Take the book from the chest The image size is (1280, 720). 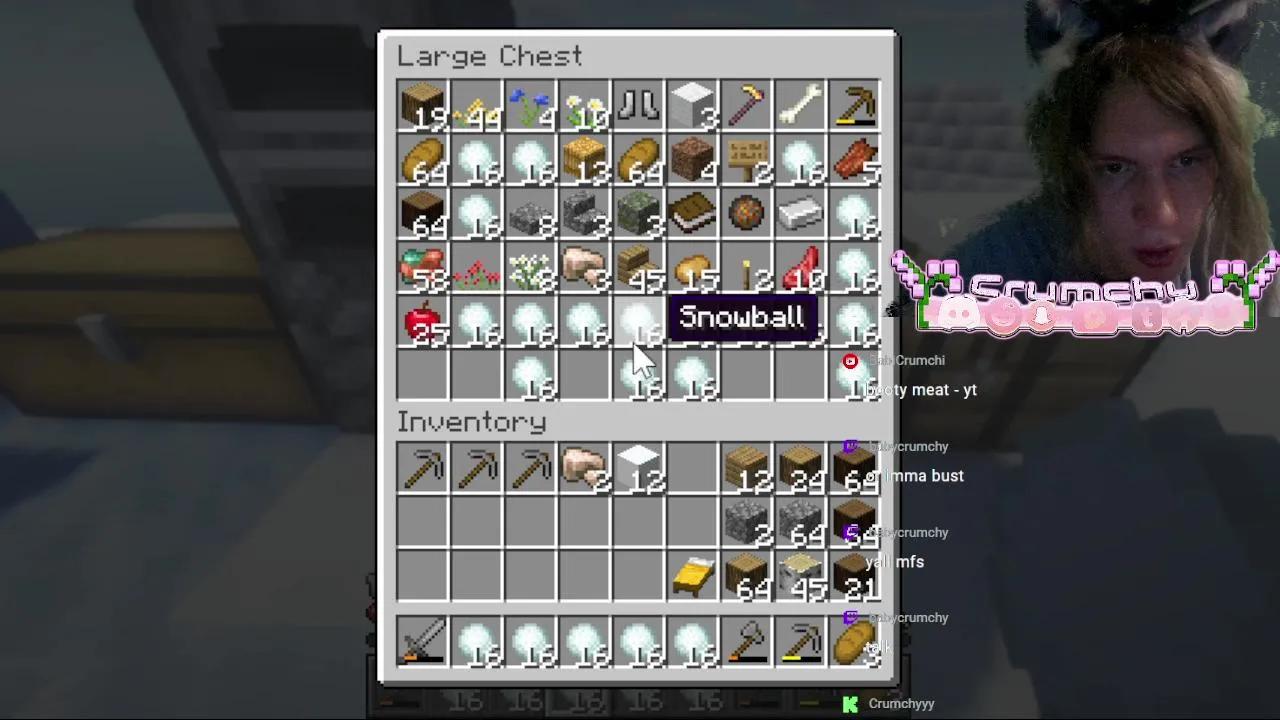[692, 215]
